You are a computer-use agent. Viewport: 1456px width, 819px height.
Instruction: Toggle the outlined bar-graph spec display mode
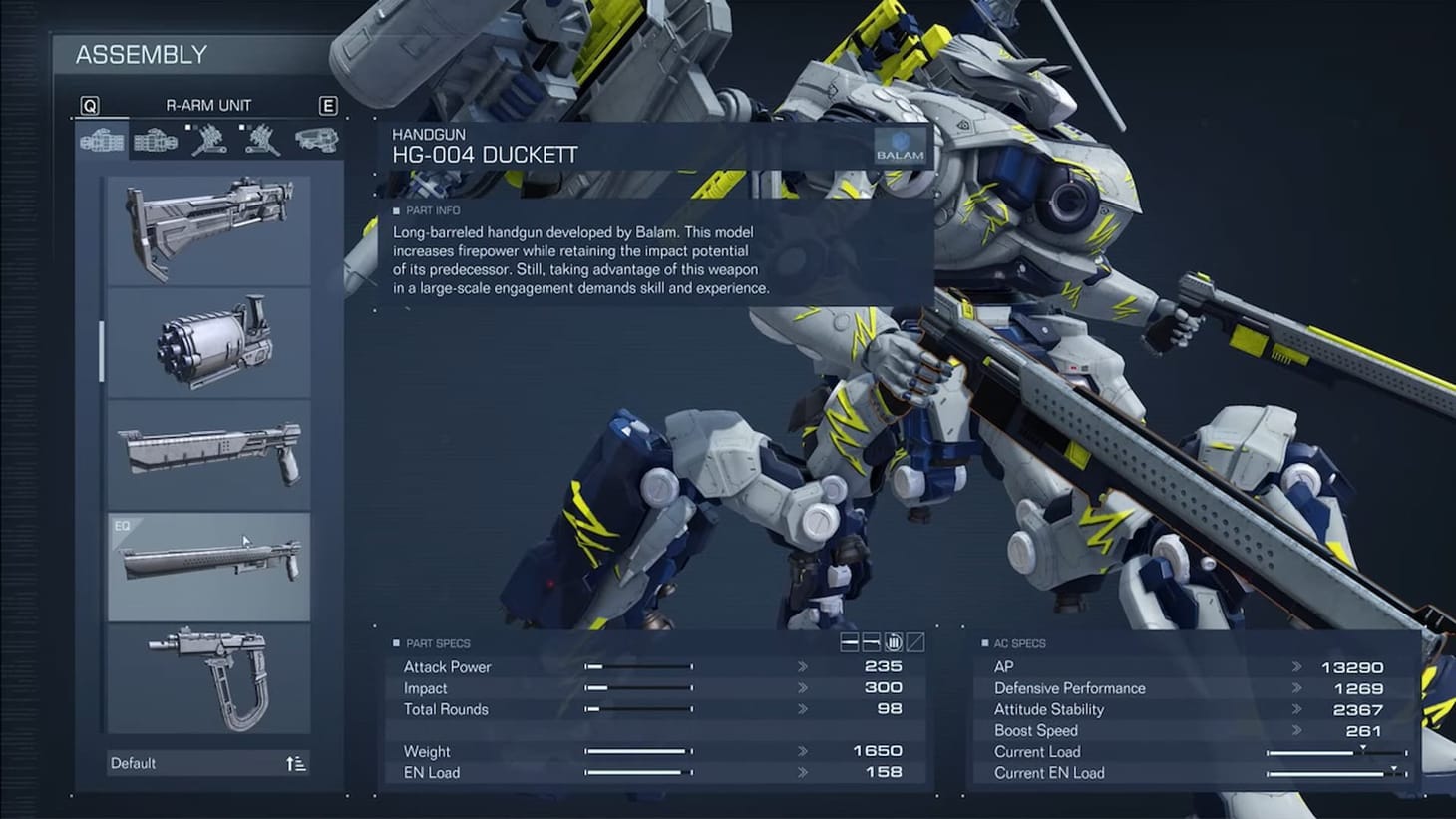tap(871, 643)
